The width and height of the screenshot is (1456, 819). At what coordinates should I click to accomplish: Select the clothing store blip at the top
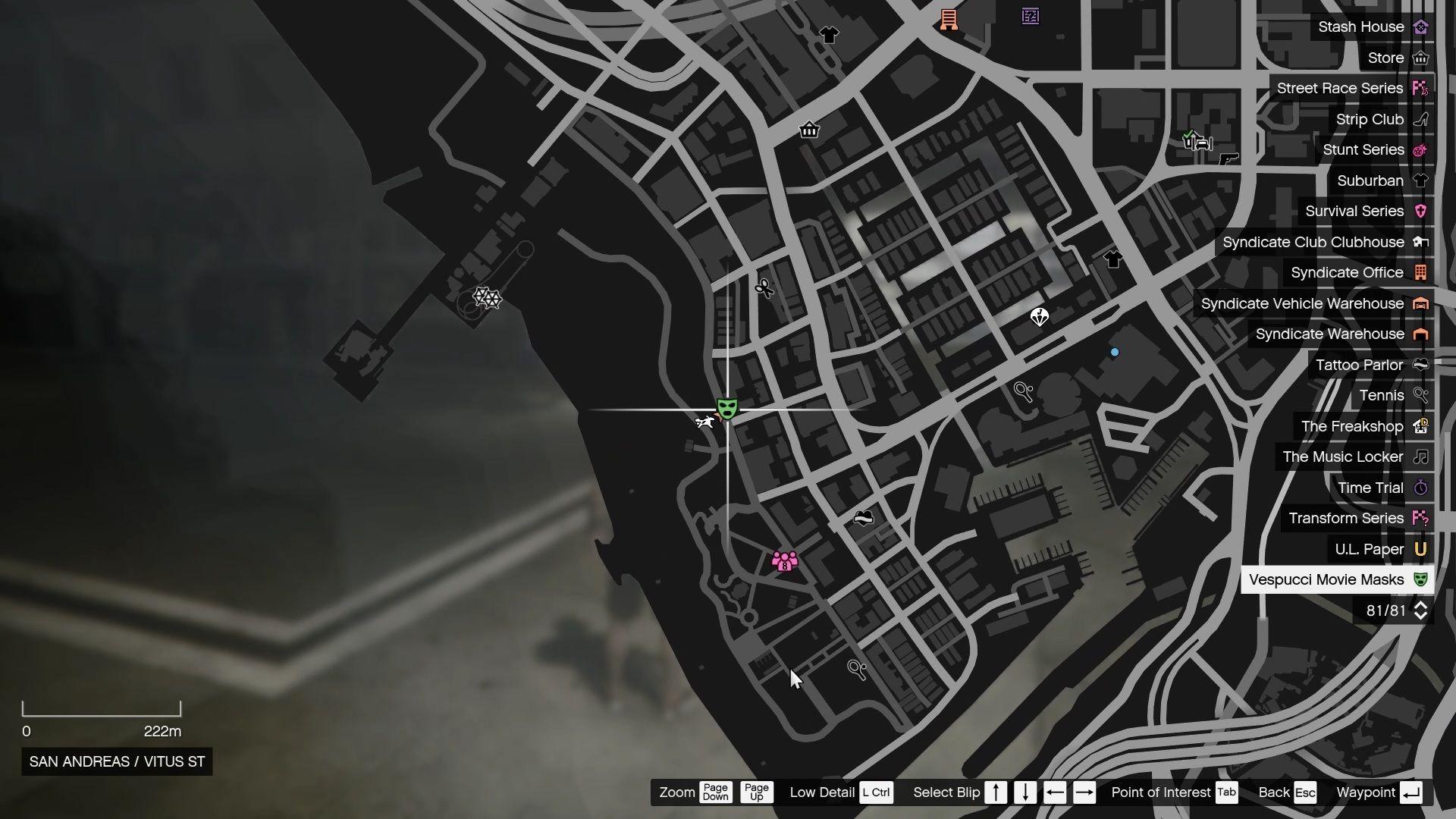pyautogui.click(x=830, y=34)
